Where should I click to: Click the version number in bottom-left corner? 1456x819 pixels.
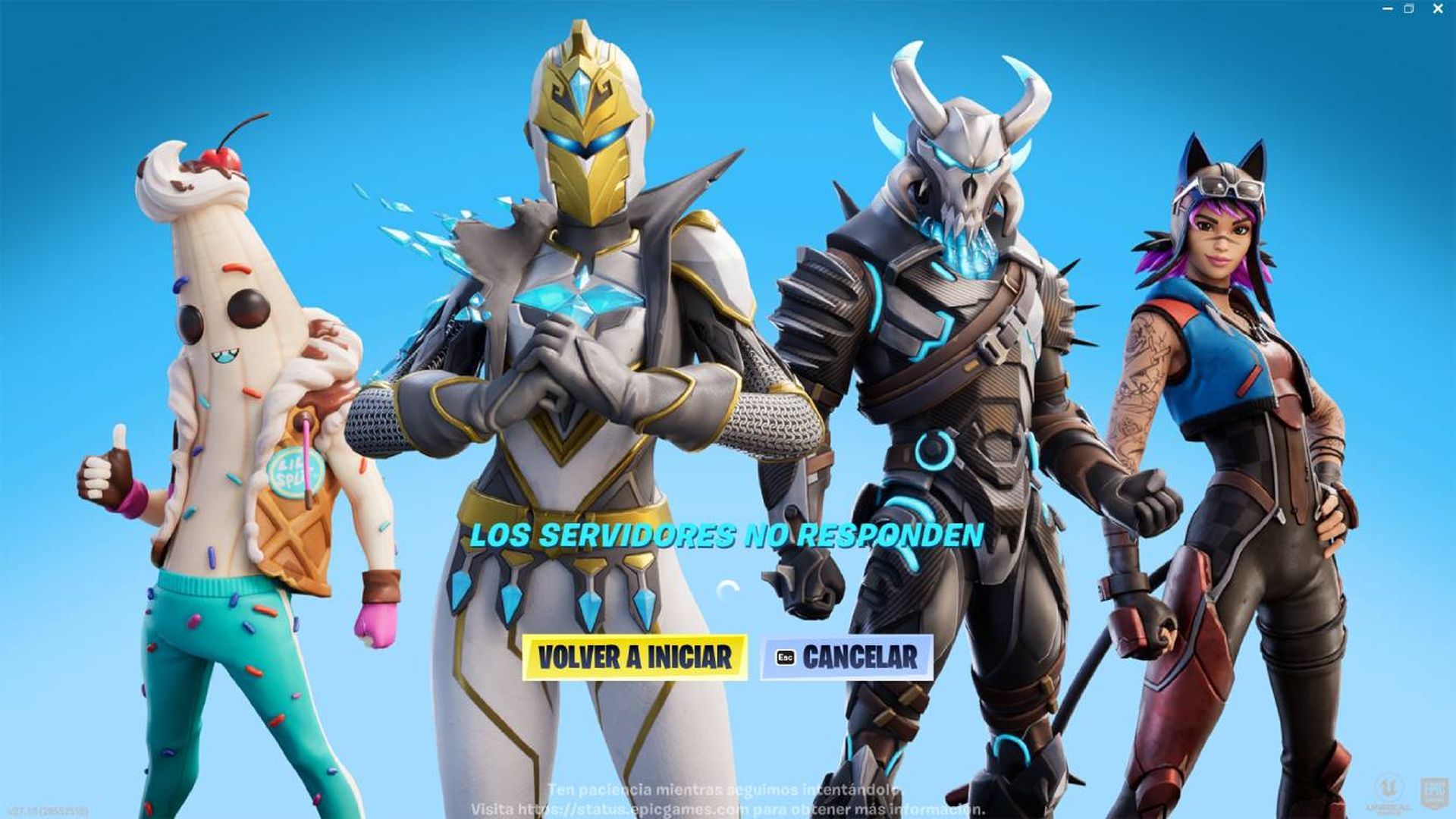tap(45, 809)
